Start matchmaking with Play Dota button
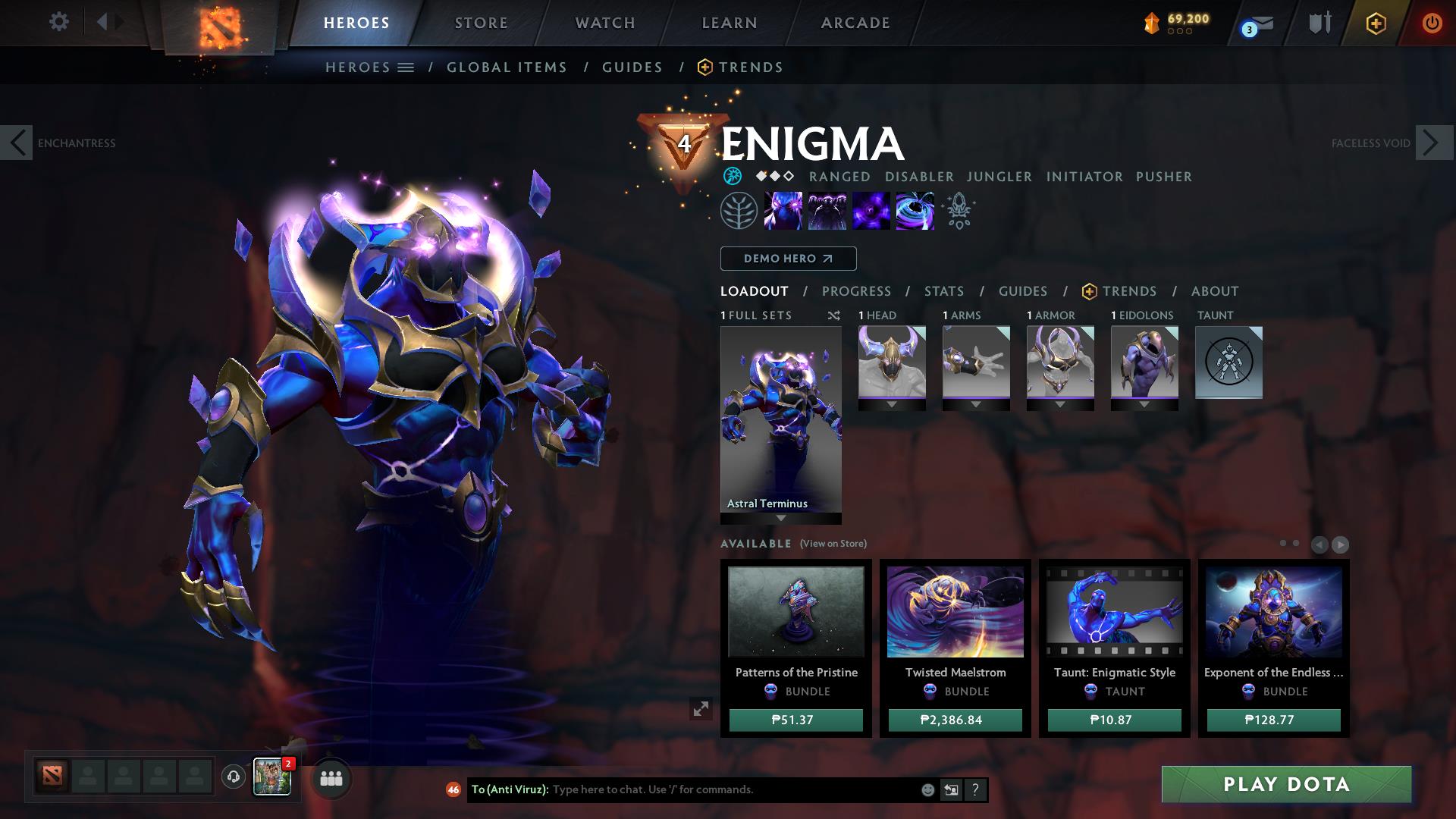The height and width of the screenshot is (819, 1456). pyautogui.click(x=1286, y=784)
